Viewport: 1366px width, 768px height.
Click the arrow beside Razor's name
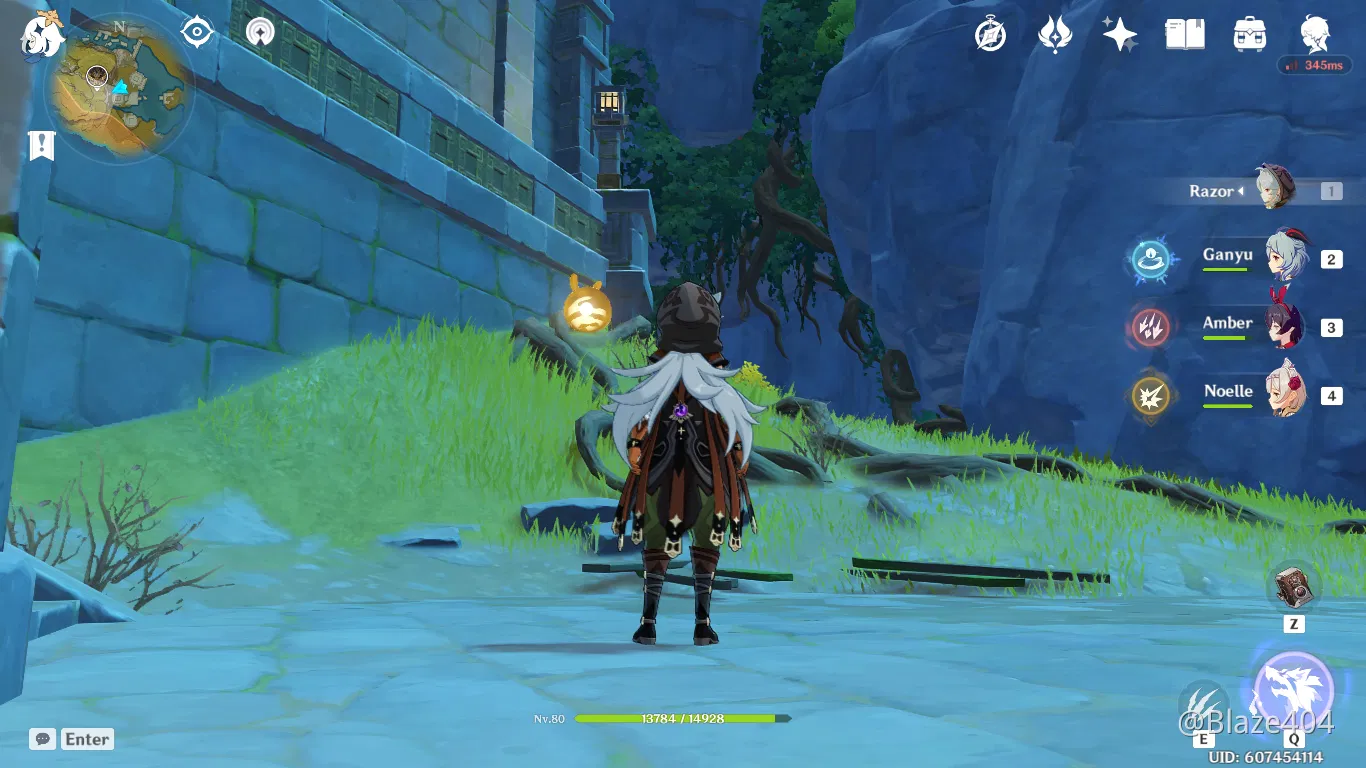(x=1240, y=191)
